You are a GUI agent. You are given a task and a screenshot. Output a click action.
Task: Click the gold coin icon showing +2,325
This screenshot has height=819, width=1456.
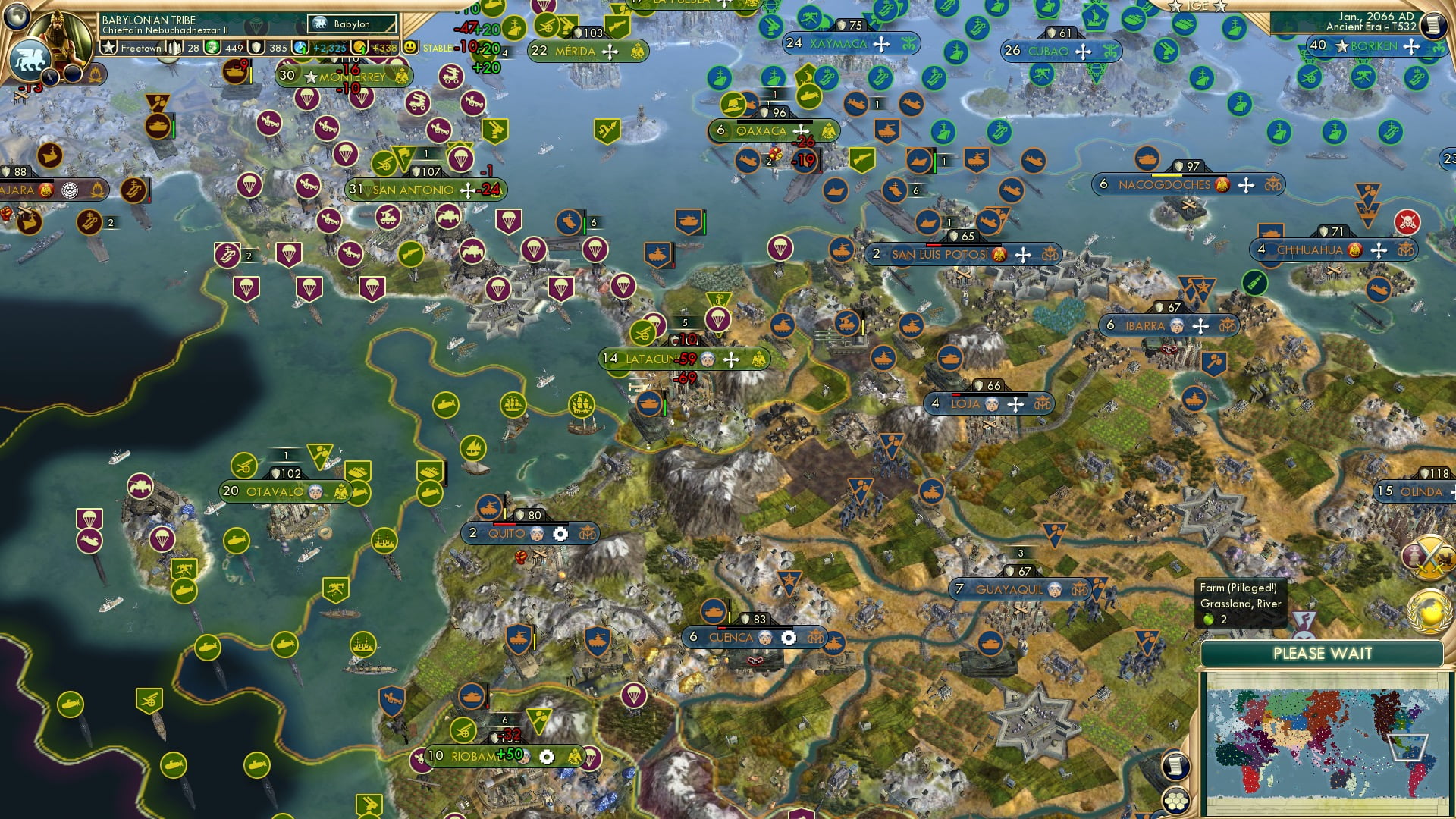300,48
